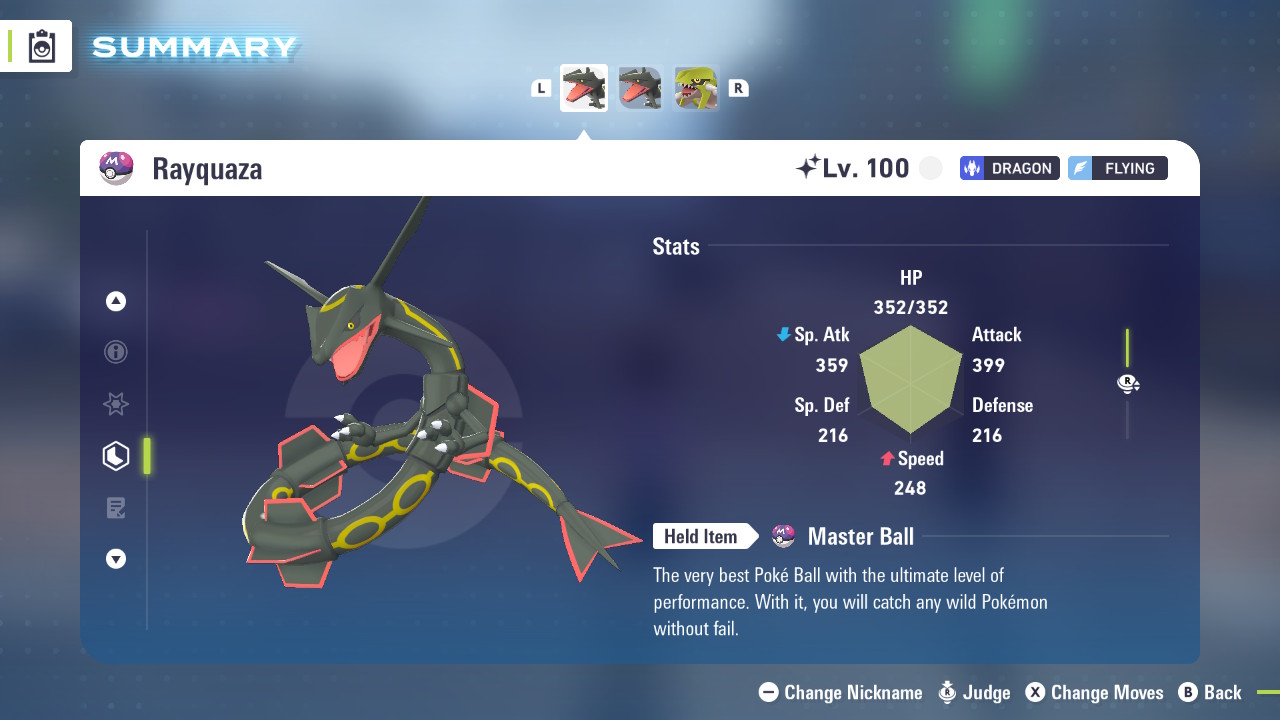Click the up arrow in the page sidebar
The height and width of the screenshot is (720, 1280).
click(116, 301)
